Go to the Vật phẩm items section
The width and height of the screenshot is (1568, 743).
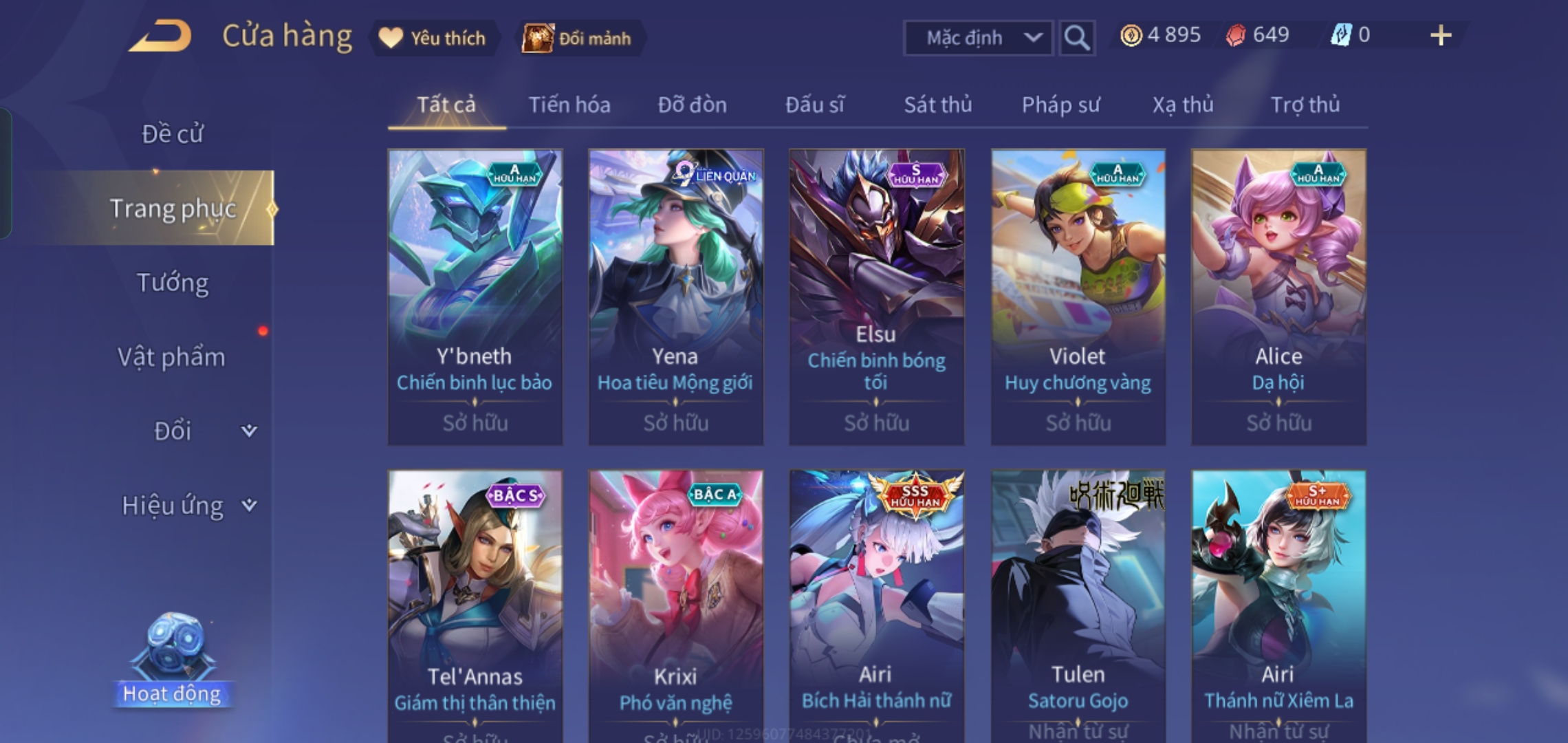click(172, 357)
